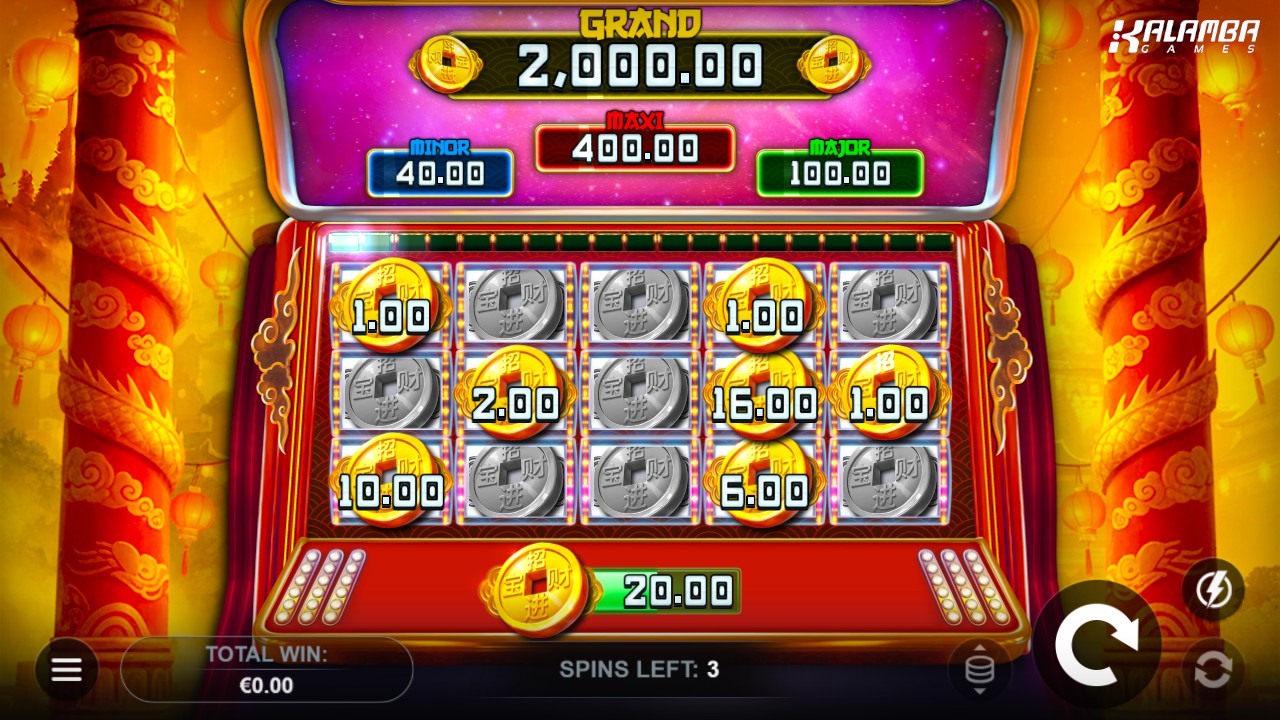
Task: Spin the reels with the circular arrow
Action: [1096, 644]
